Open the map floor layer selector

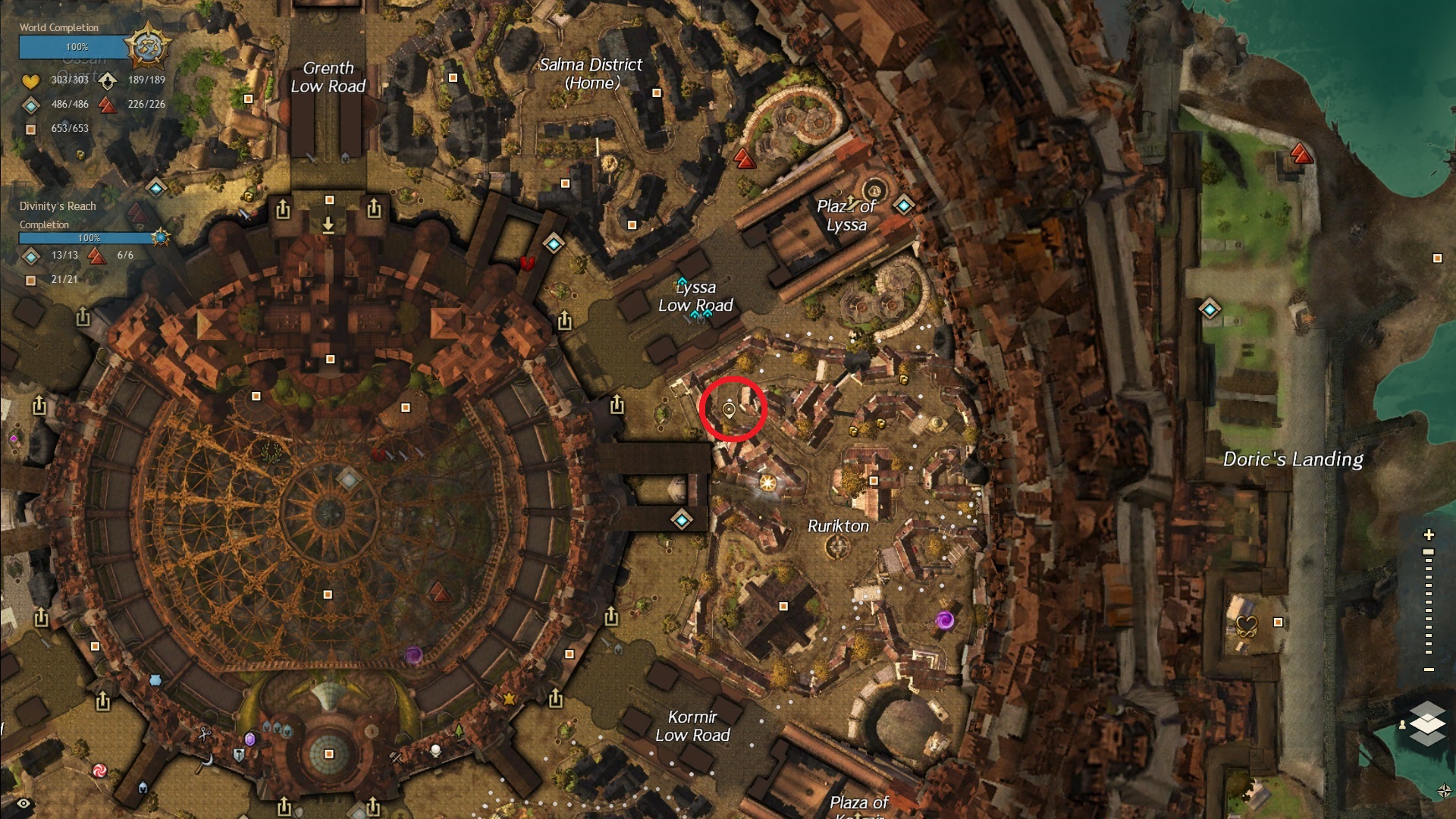[1427, 723]
